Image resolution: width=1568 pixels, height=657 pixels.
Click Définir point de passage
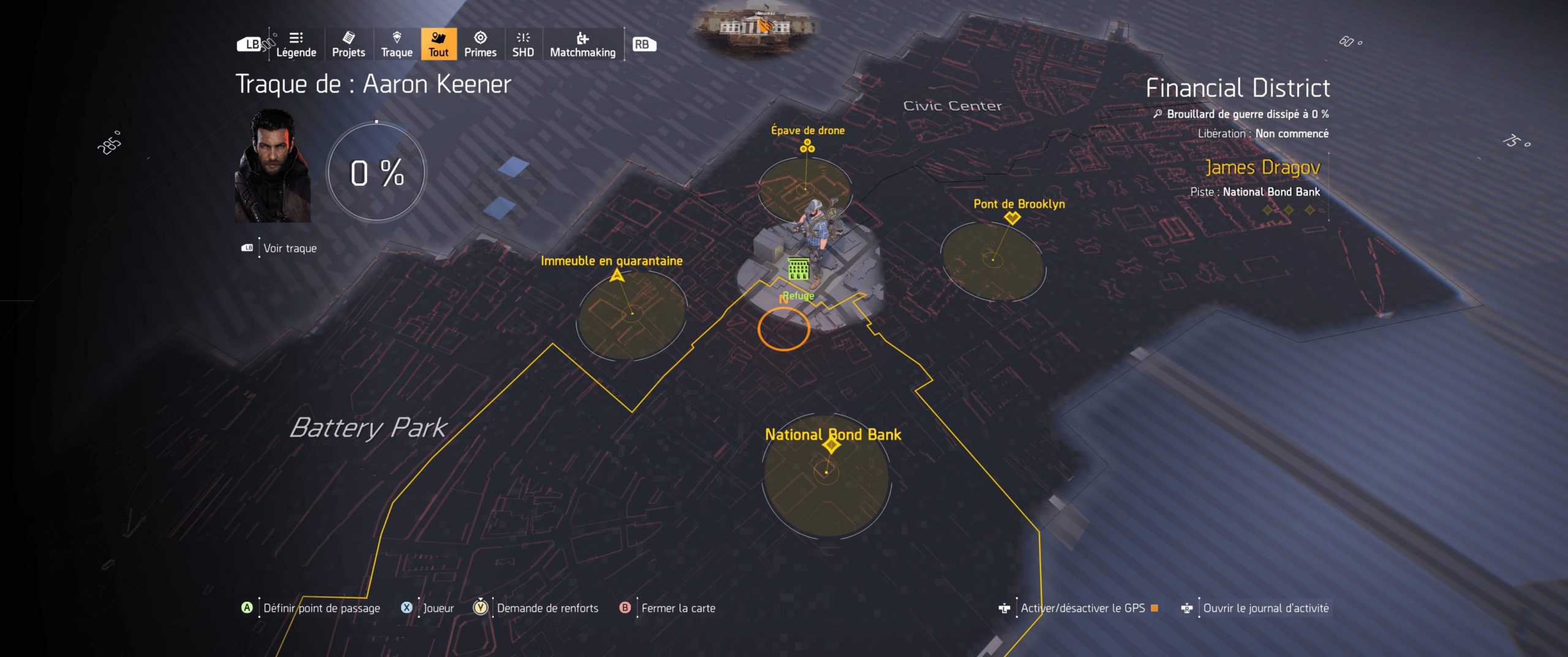322,608
